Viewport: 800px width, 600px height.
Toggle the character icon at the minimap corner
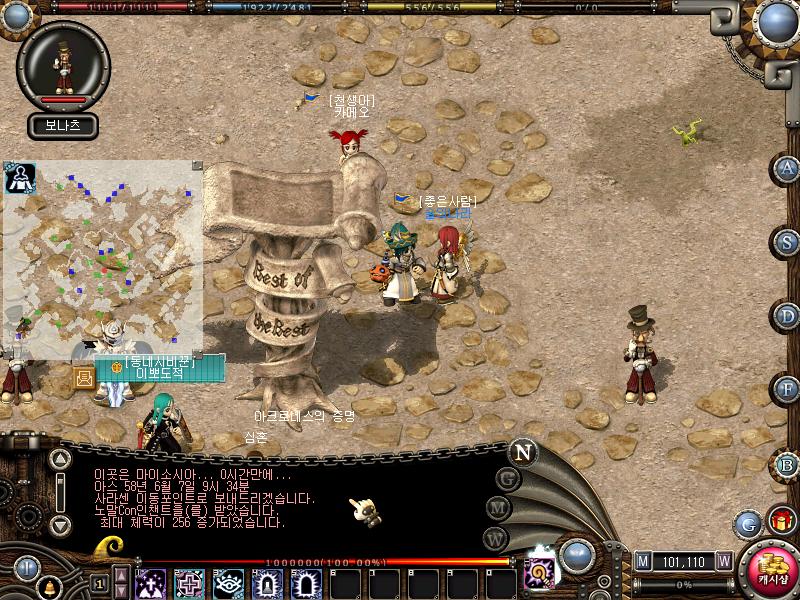point(20,178)
